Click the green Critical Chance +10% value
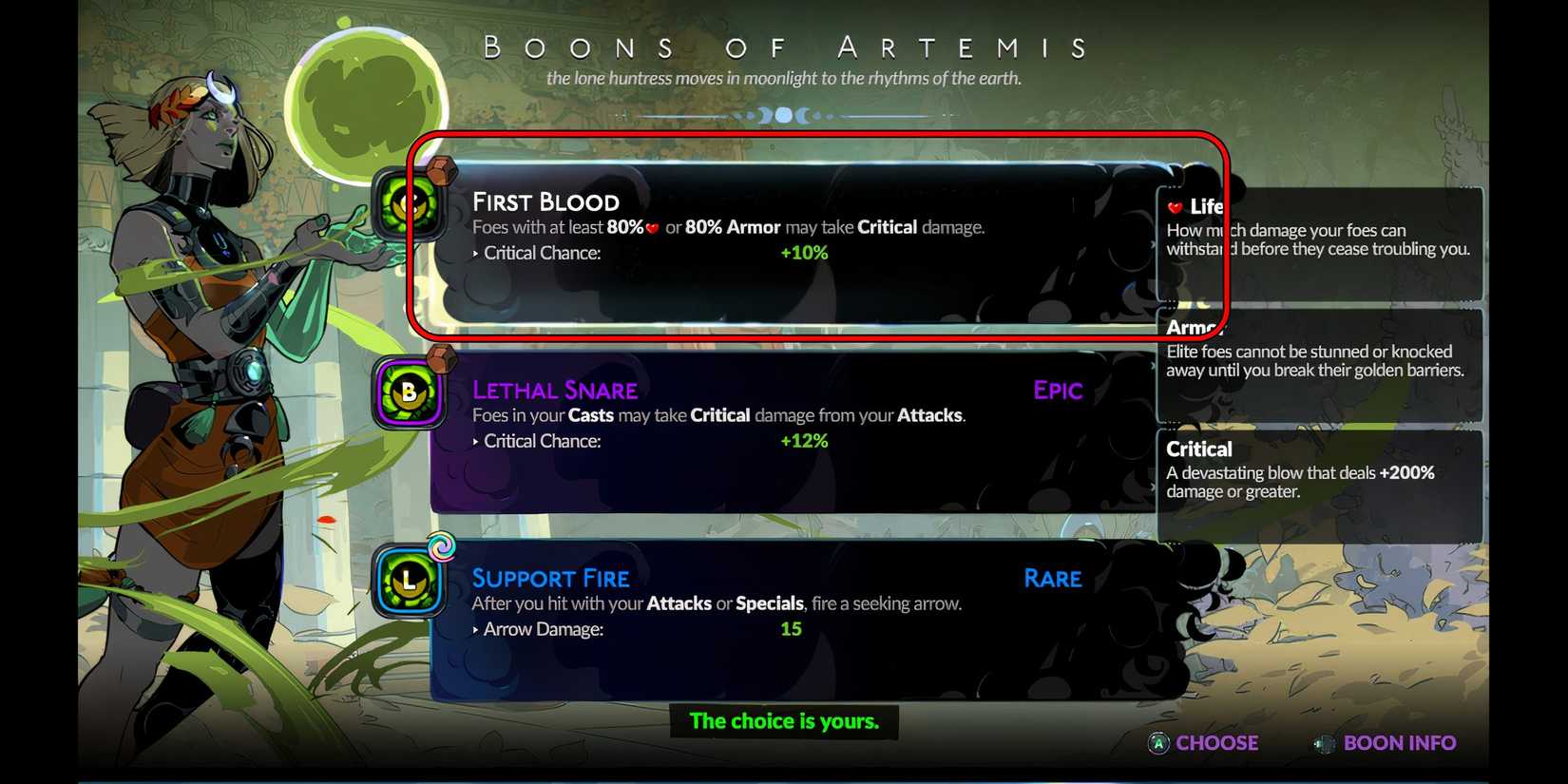This screenshot has width=1568, height=784. click(803, 253)
